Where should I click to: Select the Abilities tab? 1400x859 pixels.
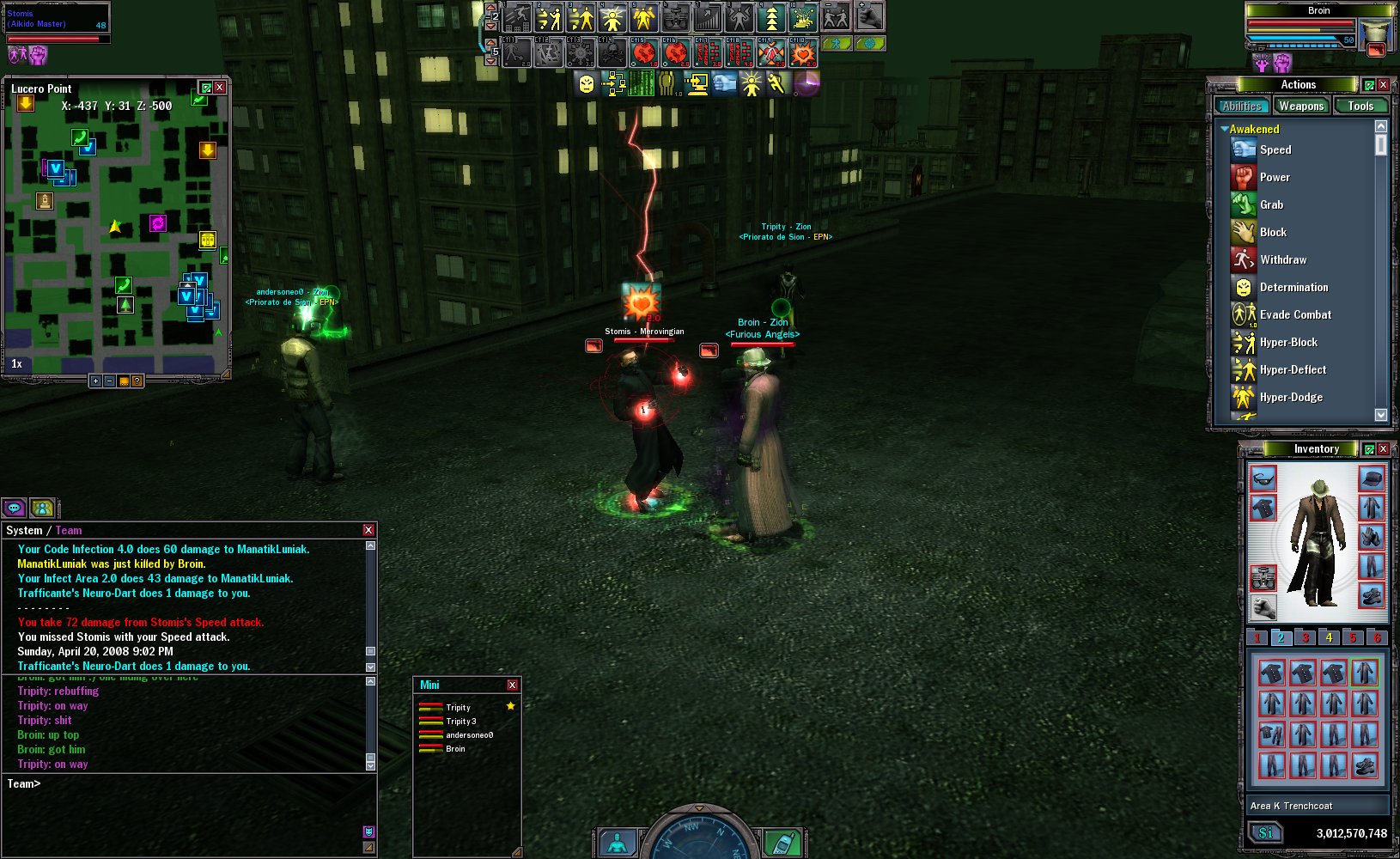point(1242,107)
